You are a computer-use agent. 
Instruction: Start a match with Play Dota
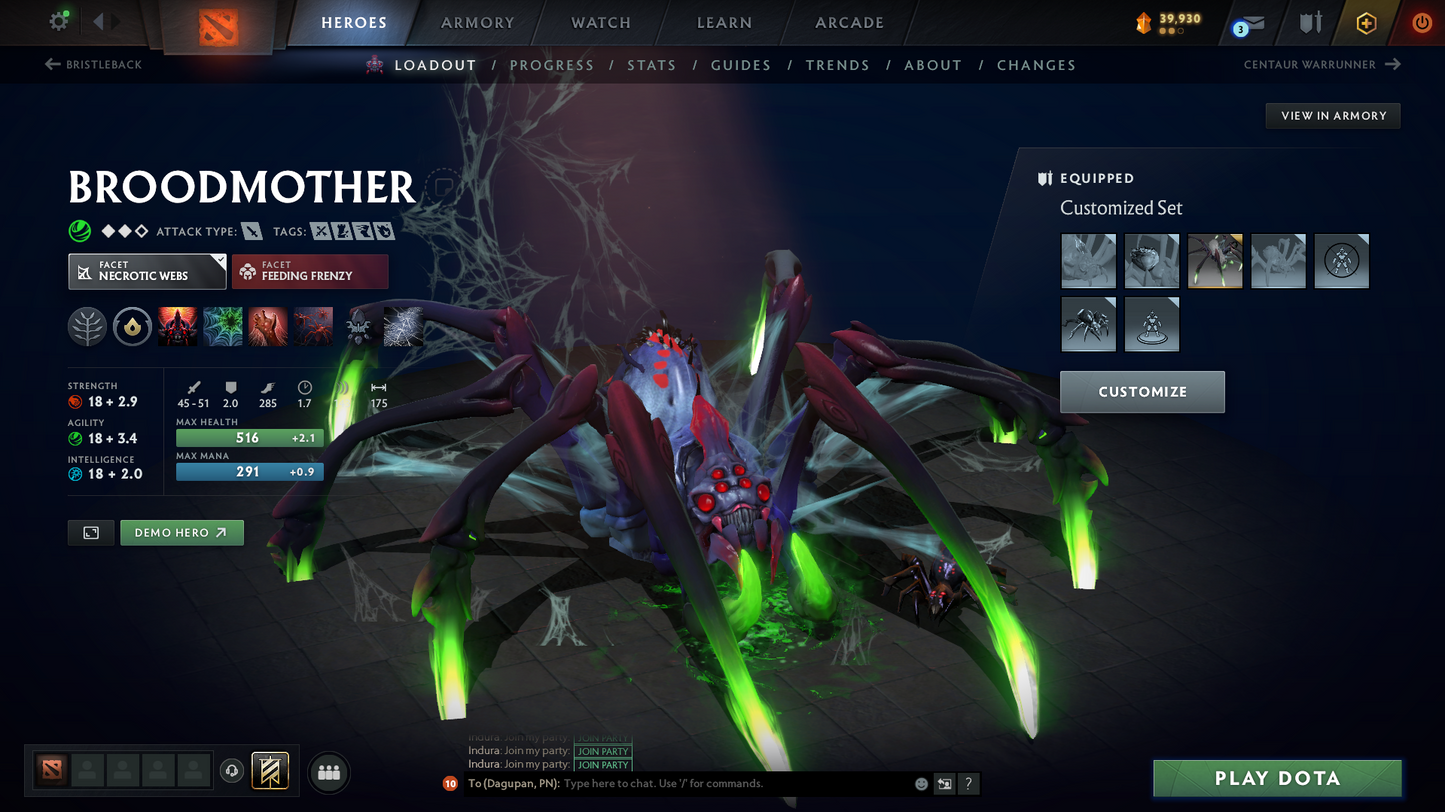point(1277,778)
